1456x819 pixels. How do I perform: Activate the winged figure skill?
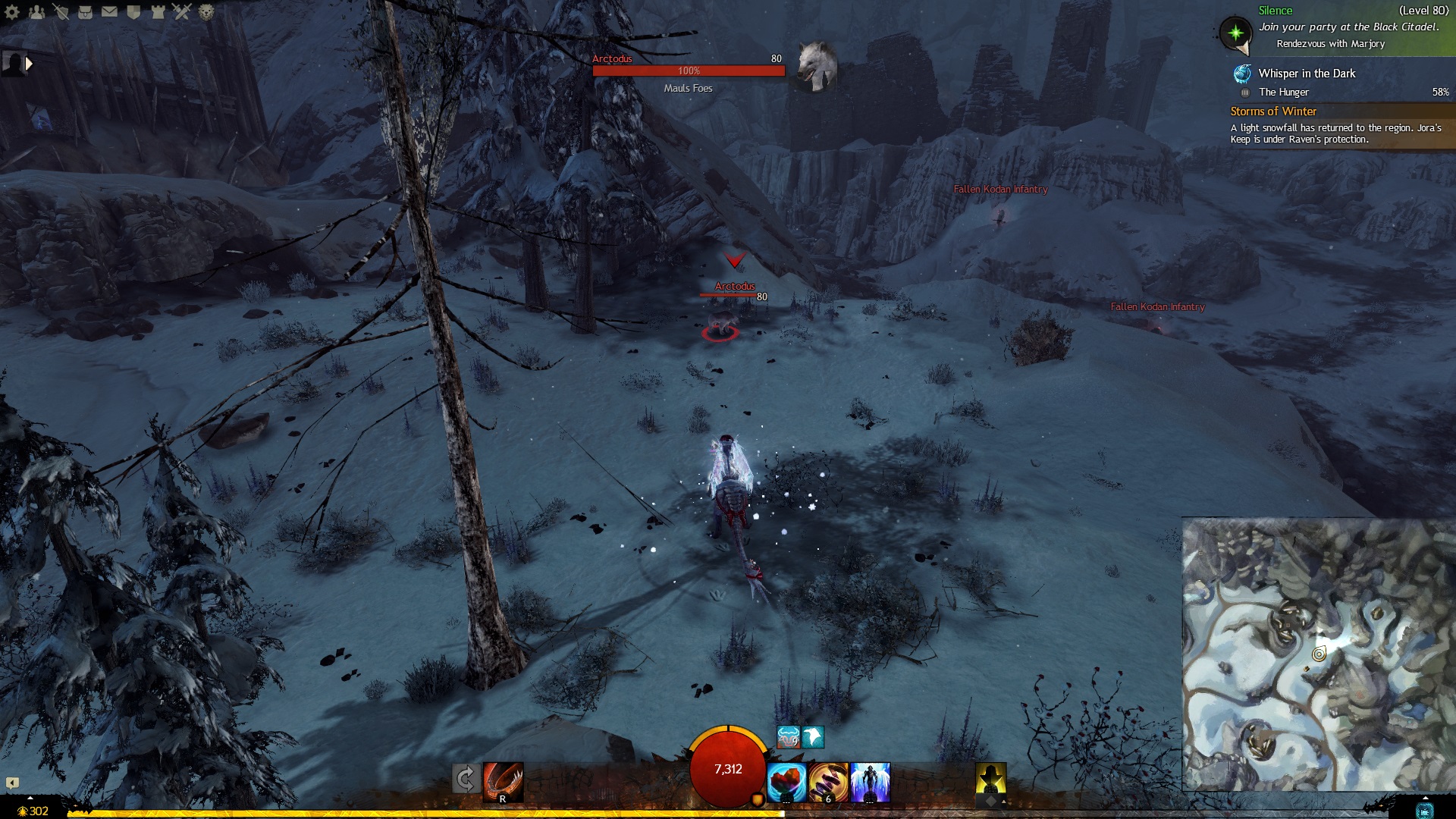[x=870, y=782]
